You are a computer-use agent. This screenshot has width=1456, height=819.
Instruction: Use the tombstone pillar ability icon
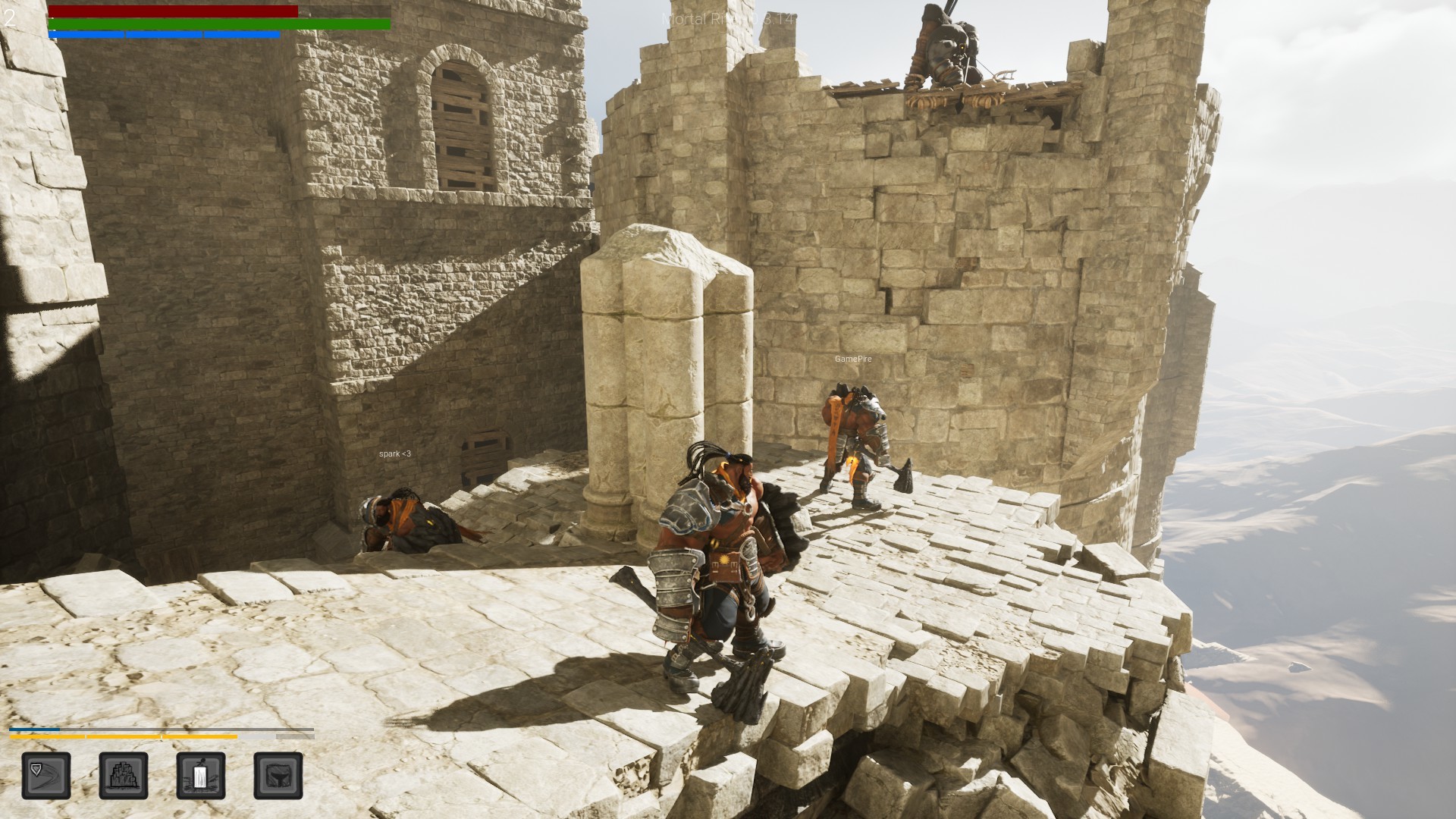pos(199,777)
